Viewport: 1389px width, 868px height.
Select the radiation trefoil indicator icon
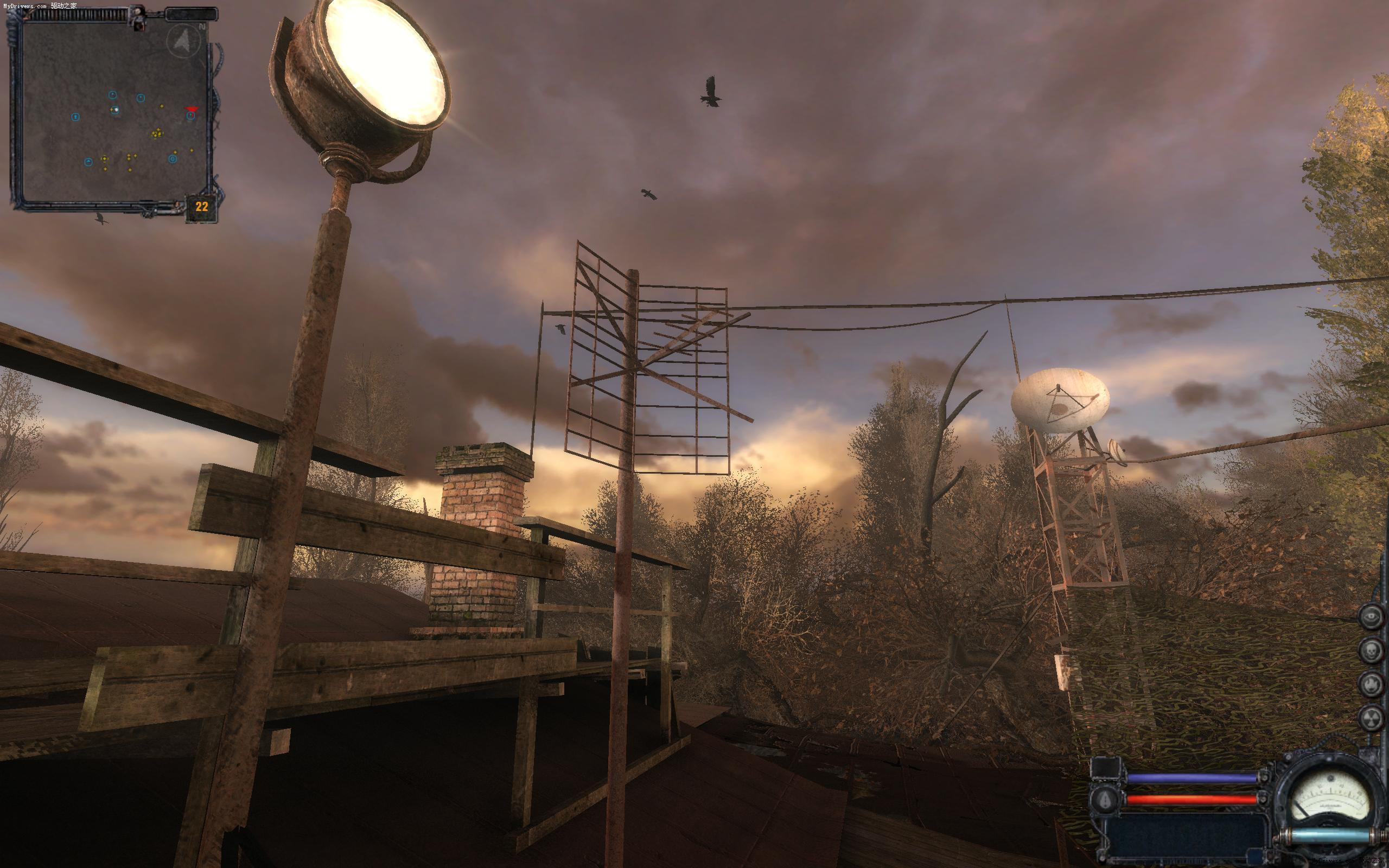pos(1371,718)
